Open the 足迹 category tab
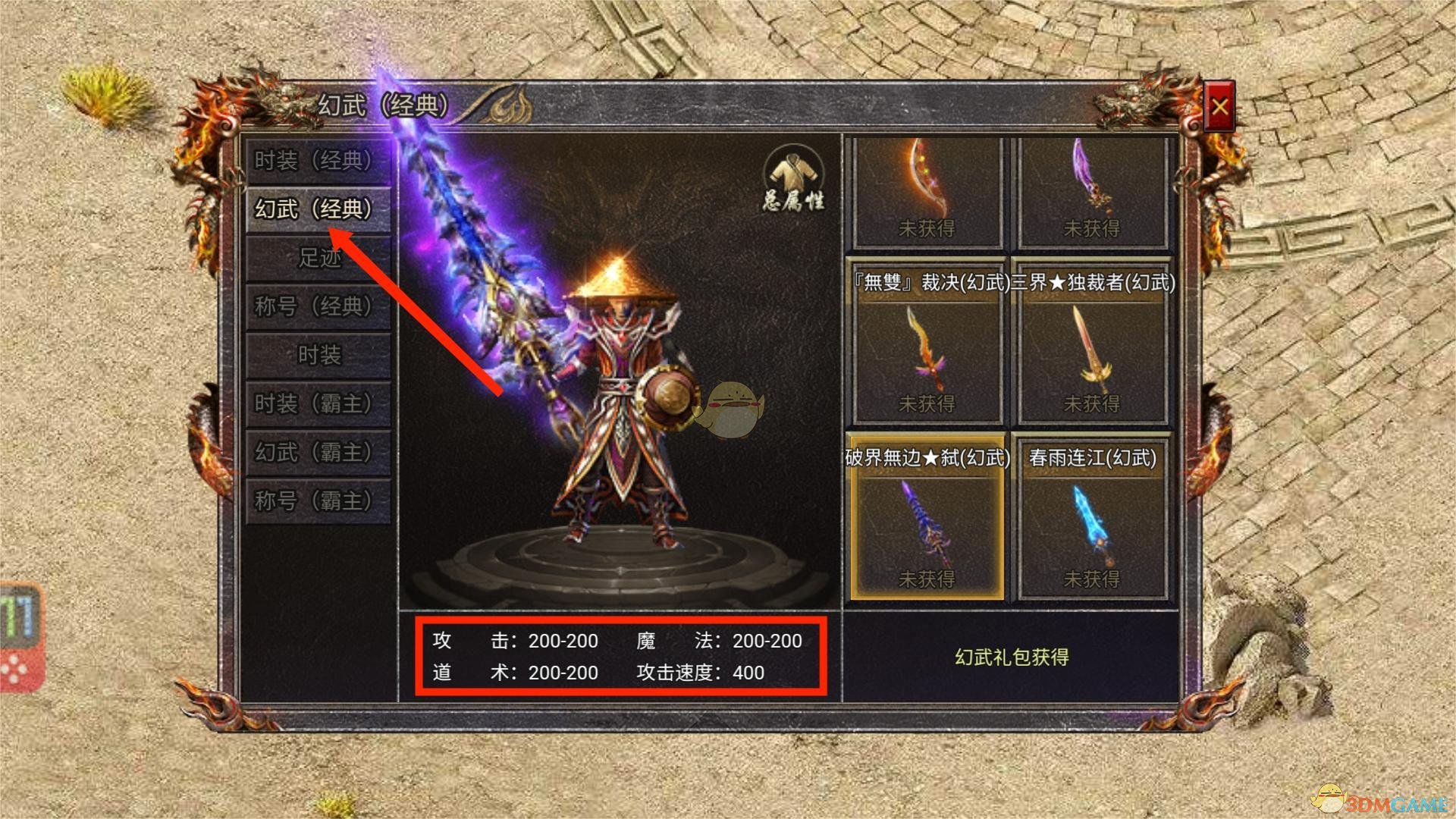The height and width of the screenshot is (819, 1456). [317, 259]
